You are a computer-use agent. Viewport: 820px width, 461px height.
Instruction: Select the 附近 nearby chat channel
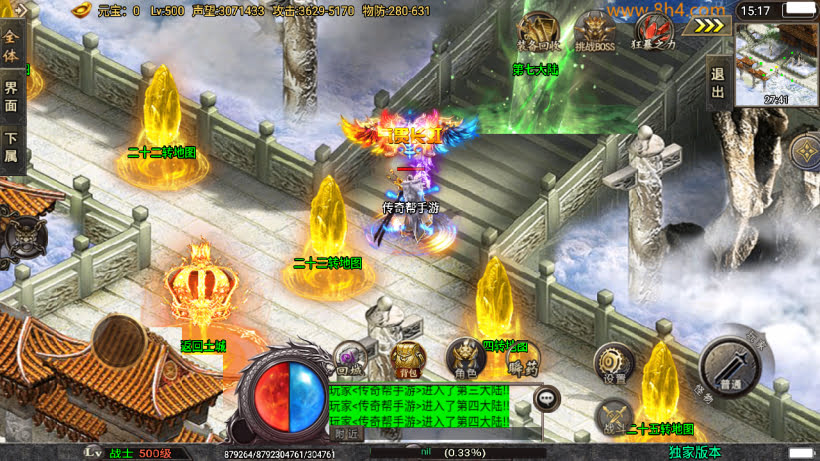tap(346, 433)
